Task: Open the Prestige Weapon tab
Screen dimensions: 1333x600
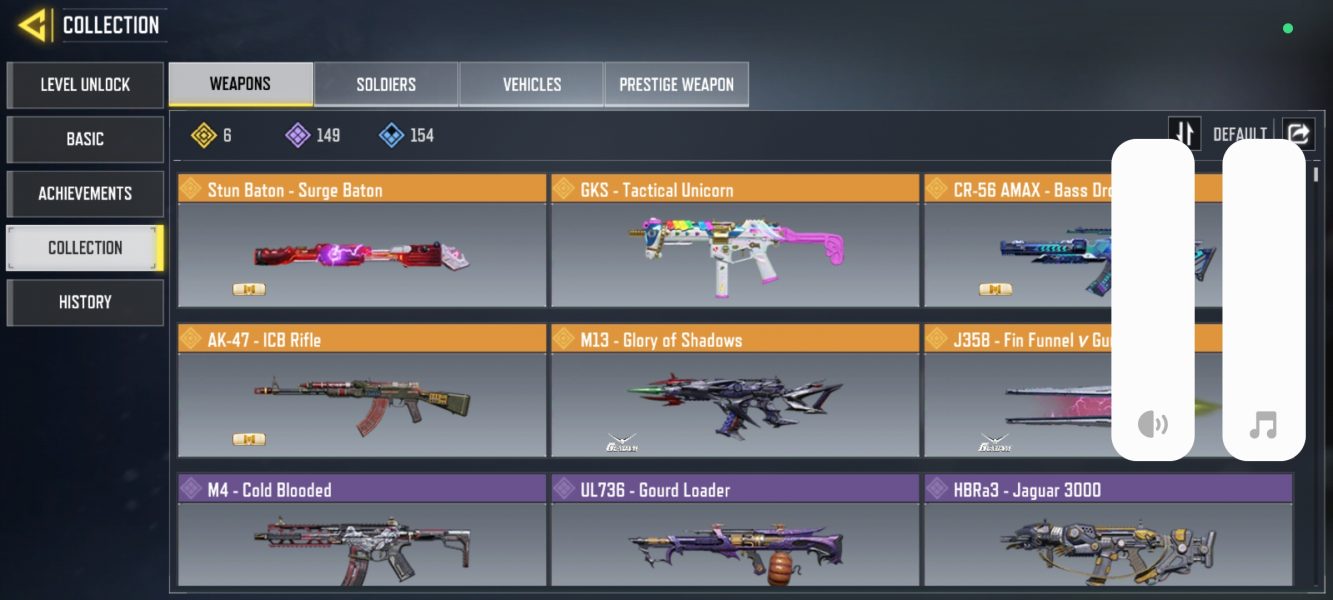Action: [676, 84]
